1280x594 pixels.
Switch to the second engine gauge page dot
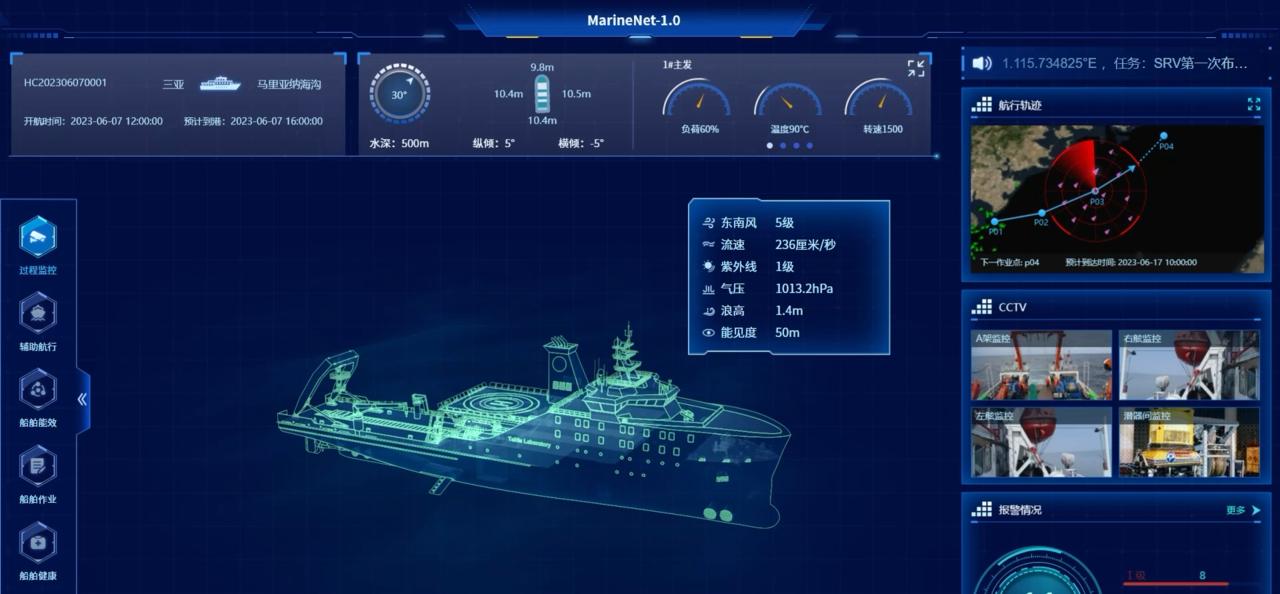click(783, 145)
